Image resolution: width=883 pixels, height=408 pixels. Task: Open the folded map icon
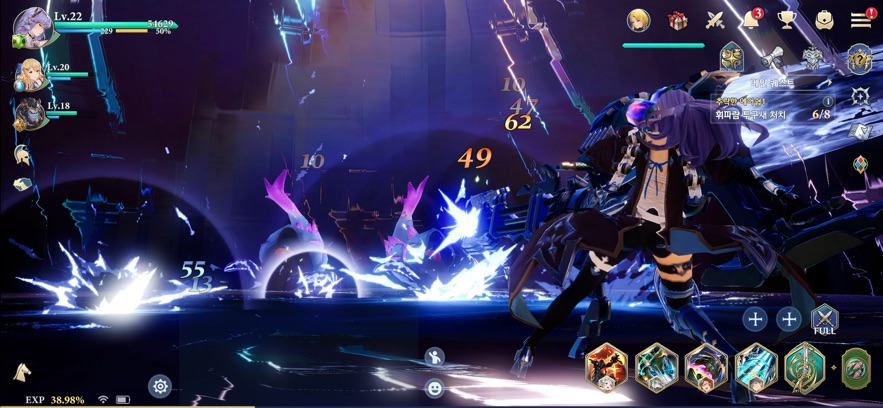click(860, 131)
